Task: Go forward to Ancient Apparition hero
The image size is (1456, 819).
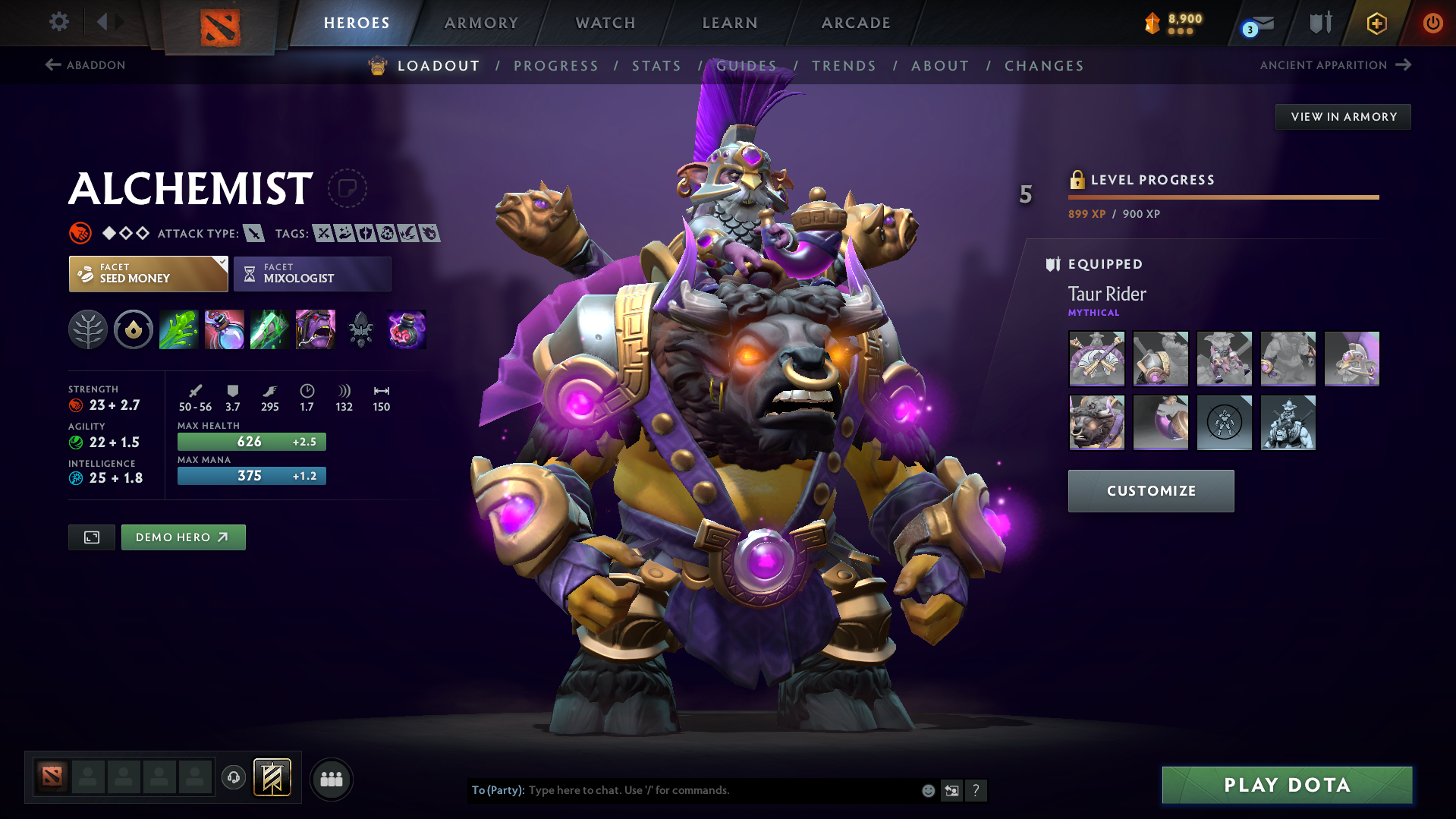Action: (1335, 65)
